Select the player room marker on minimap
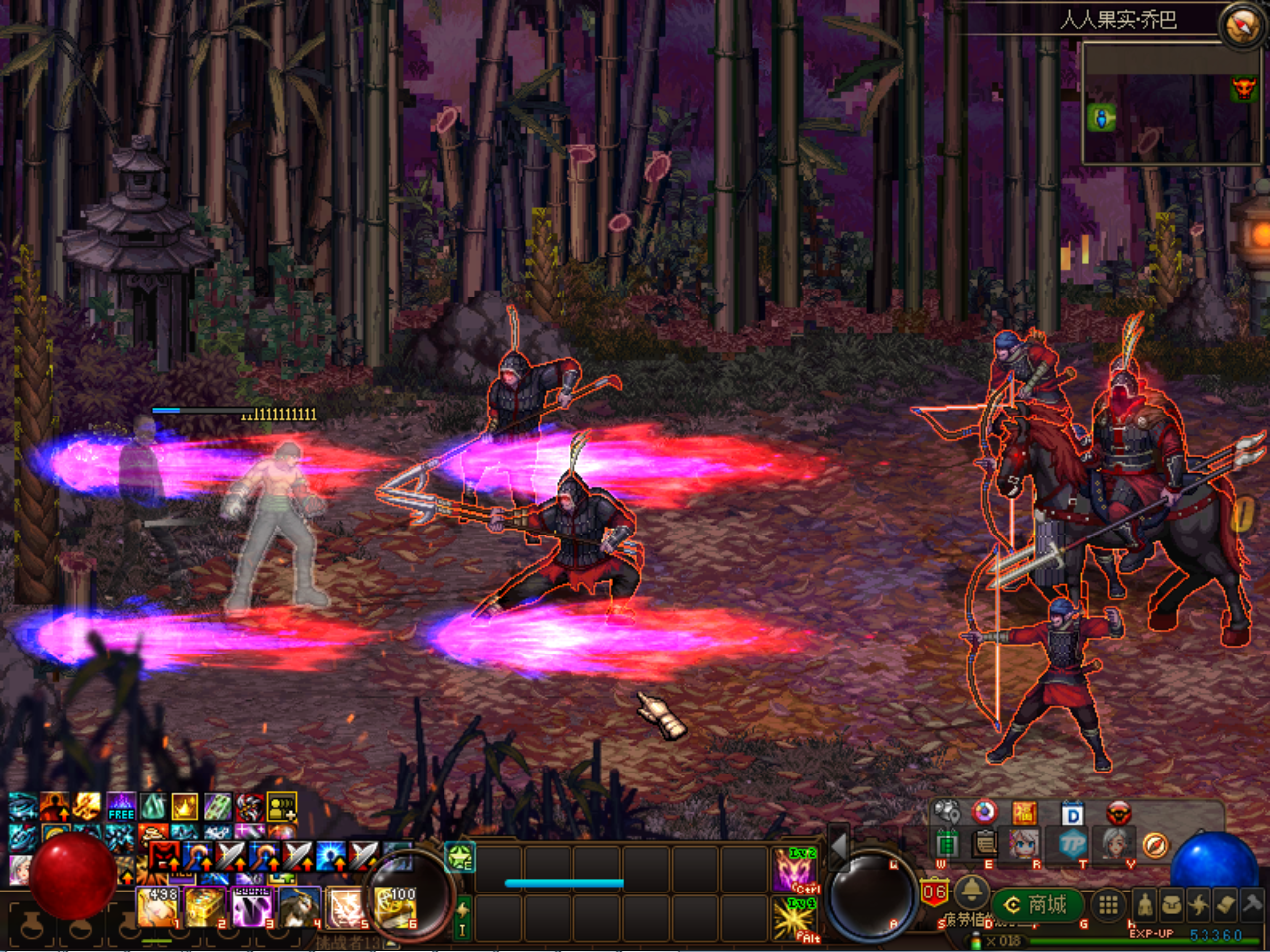This screenshot has height=952, width=1270. [1101, 119]
